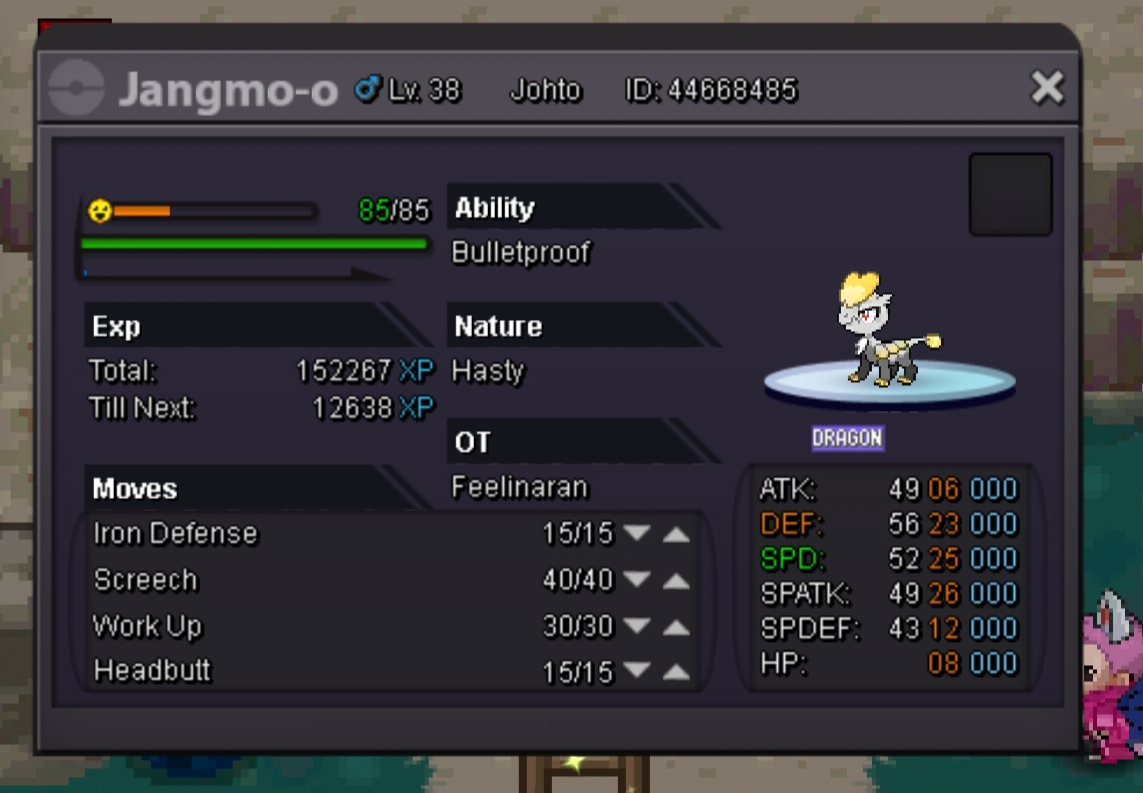
Task: Shift Work Up down one position
Action: (637, 627)
